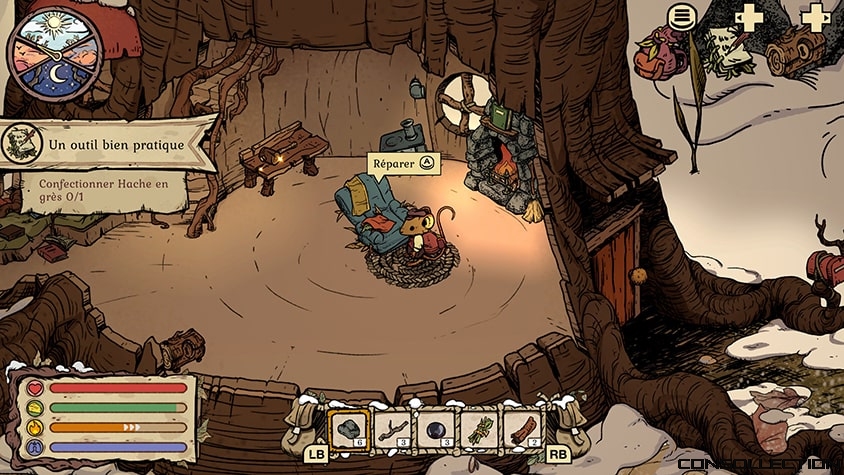The width and height of the screenshot is (844, 475).
Task: Open the 'Un outil bien pratique' quest banner
Action: click(110, 145)
